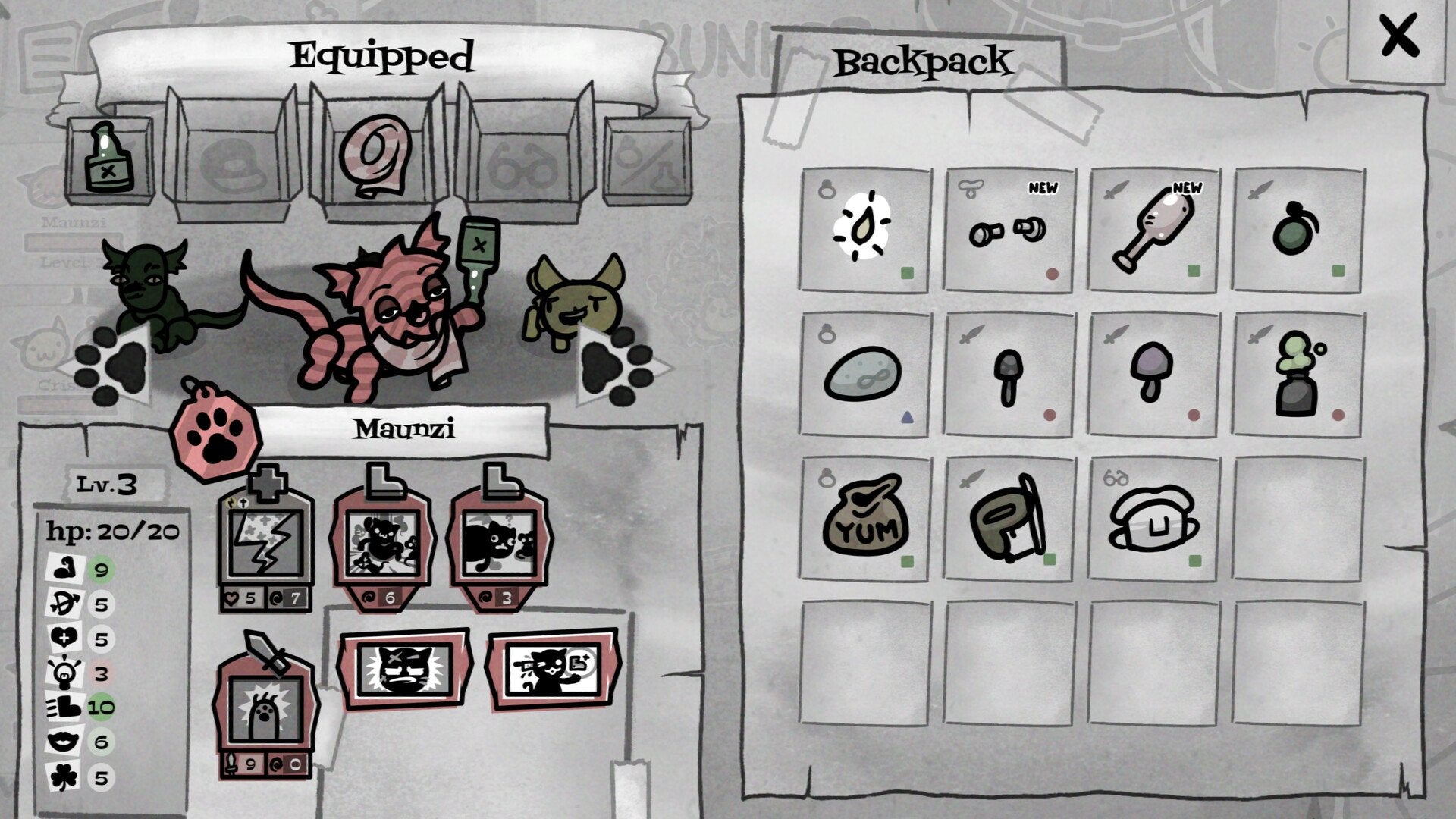
Task: Select the equipped pink striped cloth slot
Action: [375, 155]
